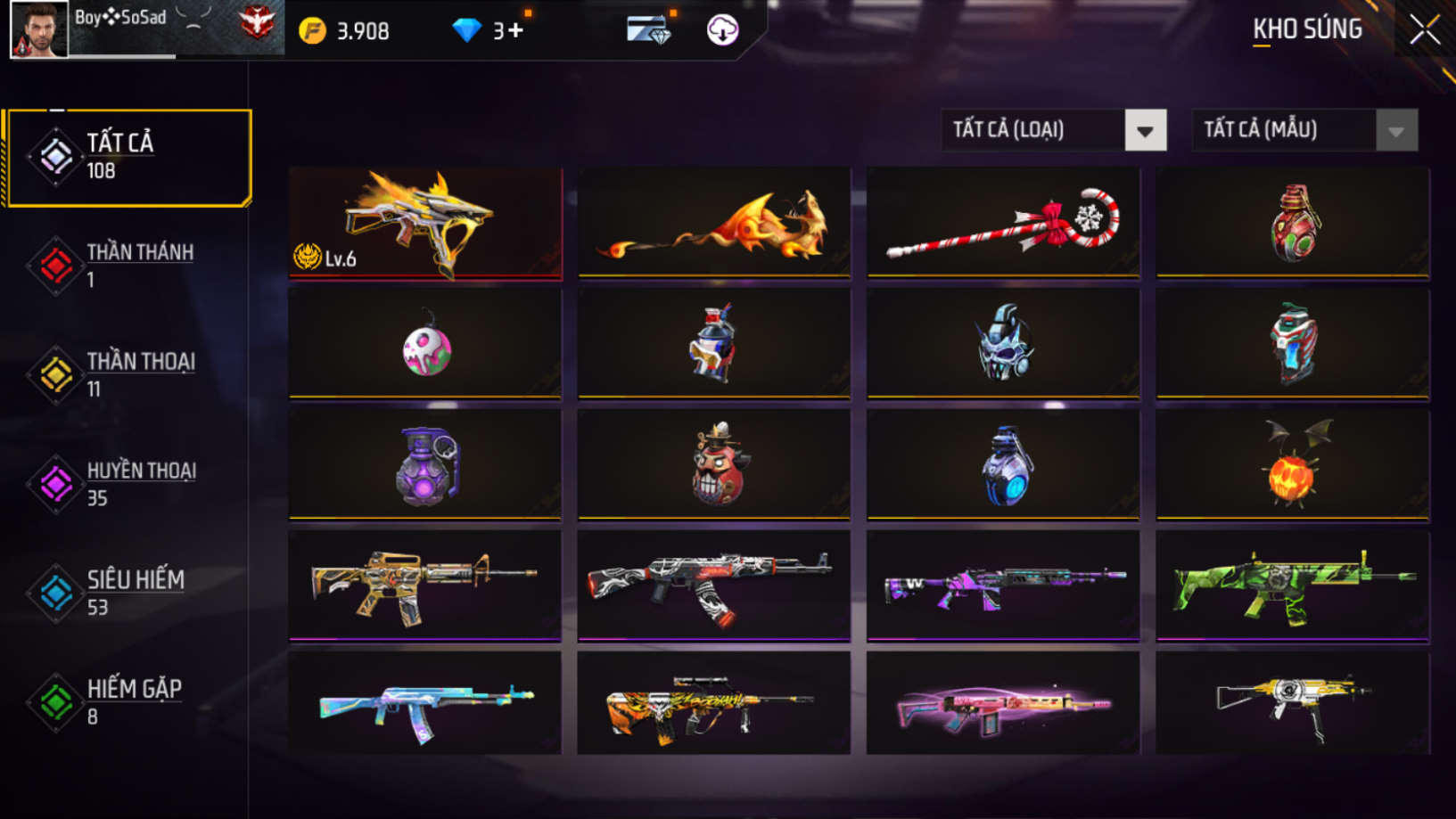Add more diamonds with the plus button

pos(515,31)
